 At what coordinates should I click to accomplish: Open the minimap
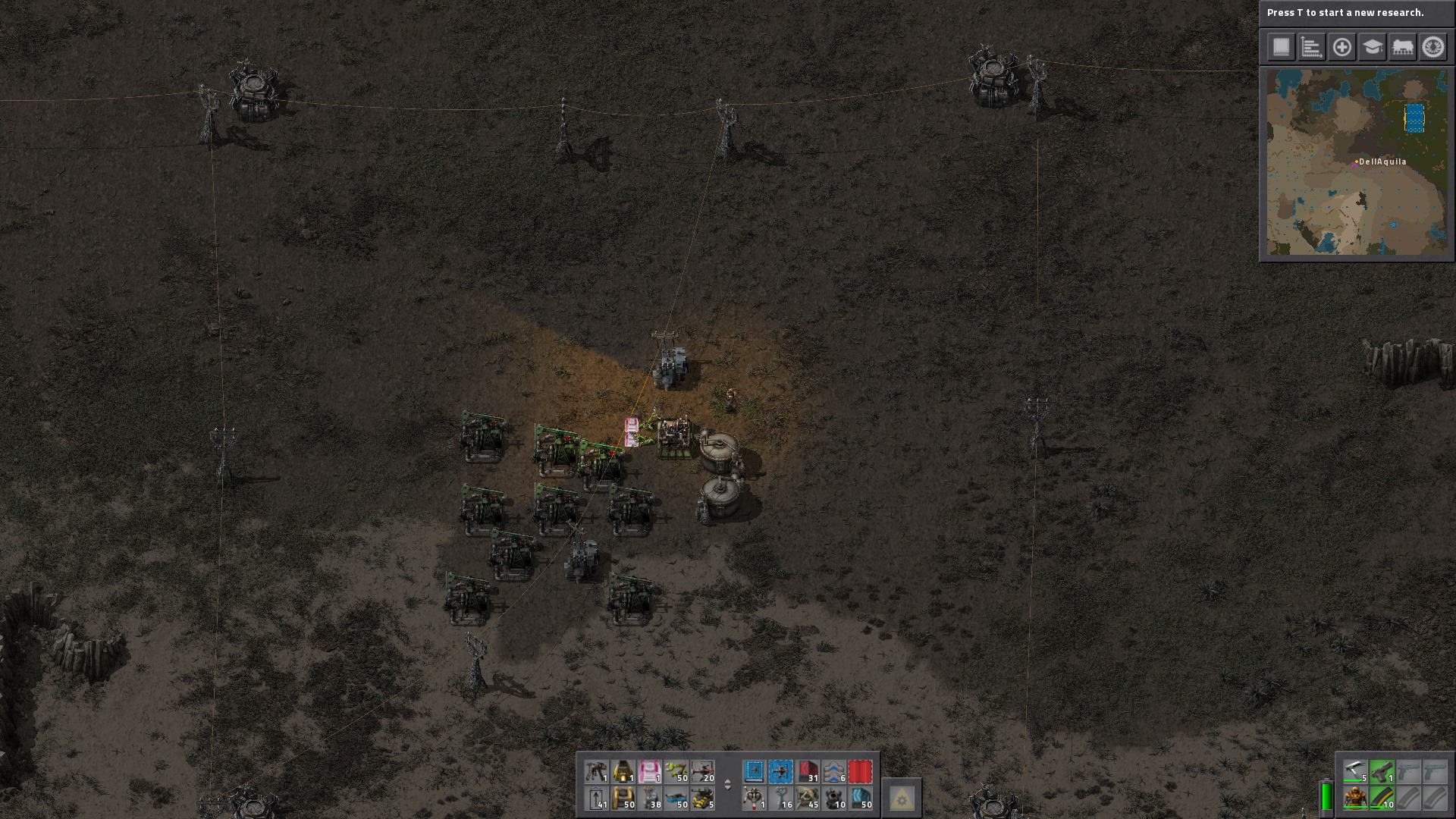1357,163
